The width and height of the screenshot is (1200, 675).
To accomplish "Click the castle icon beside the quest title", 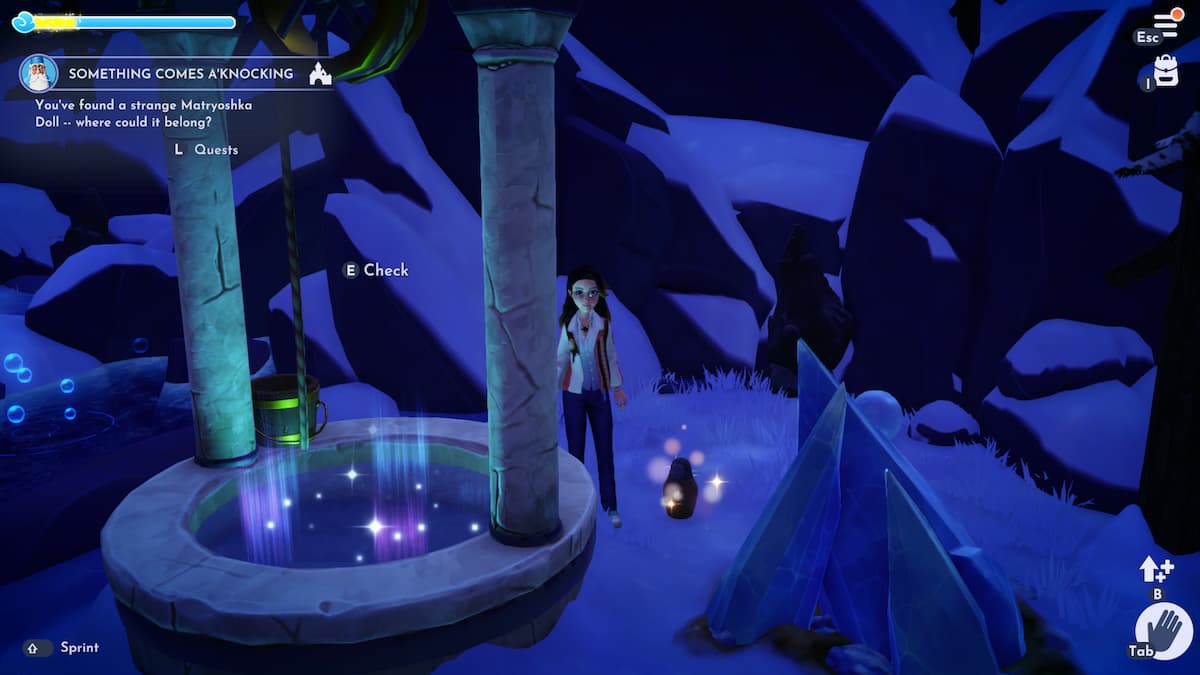I will click(x=320, y=73).
